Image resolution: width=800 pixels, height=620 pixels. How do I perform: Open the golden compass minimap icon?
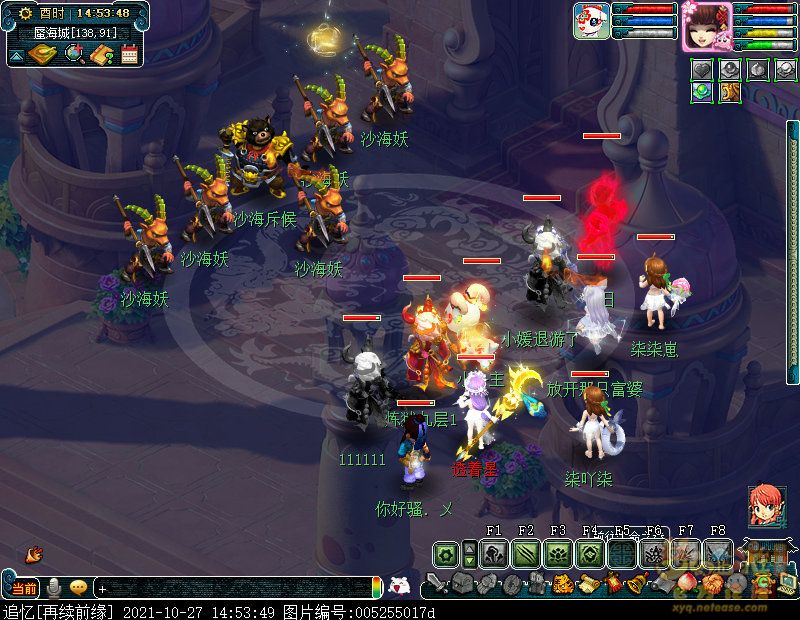[41, 54]
